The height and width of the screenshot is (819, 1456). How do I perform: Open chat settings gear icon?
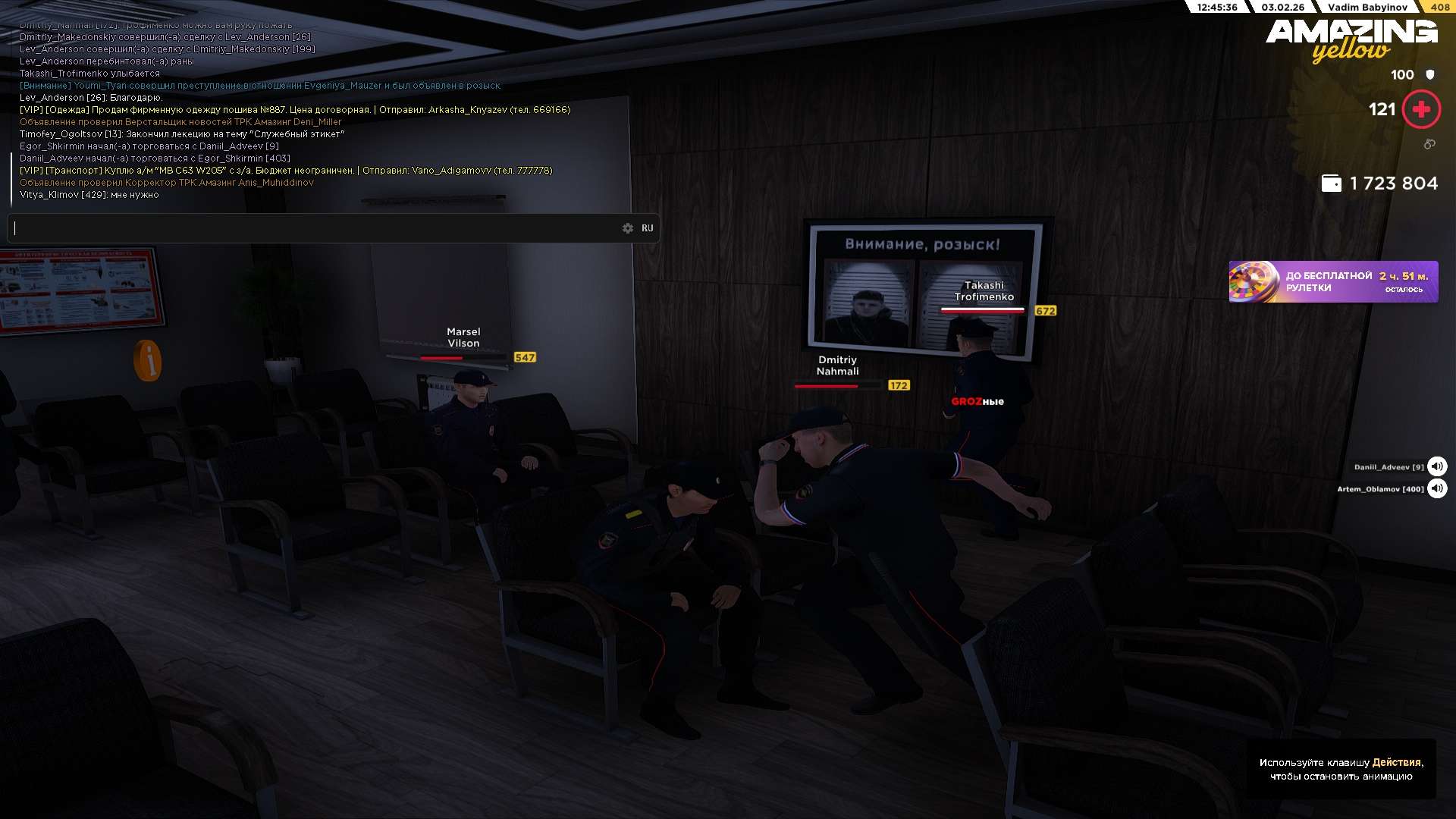tap(628, 228)
